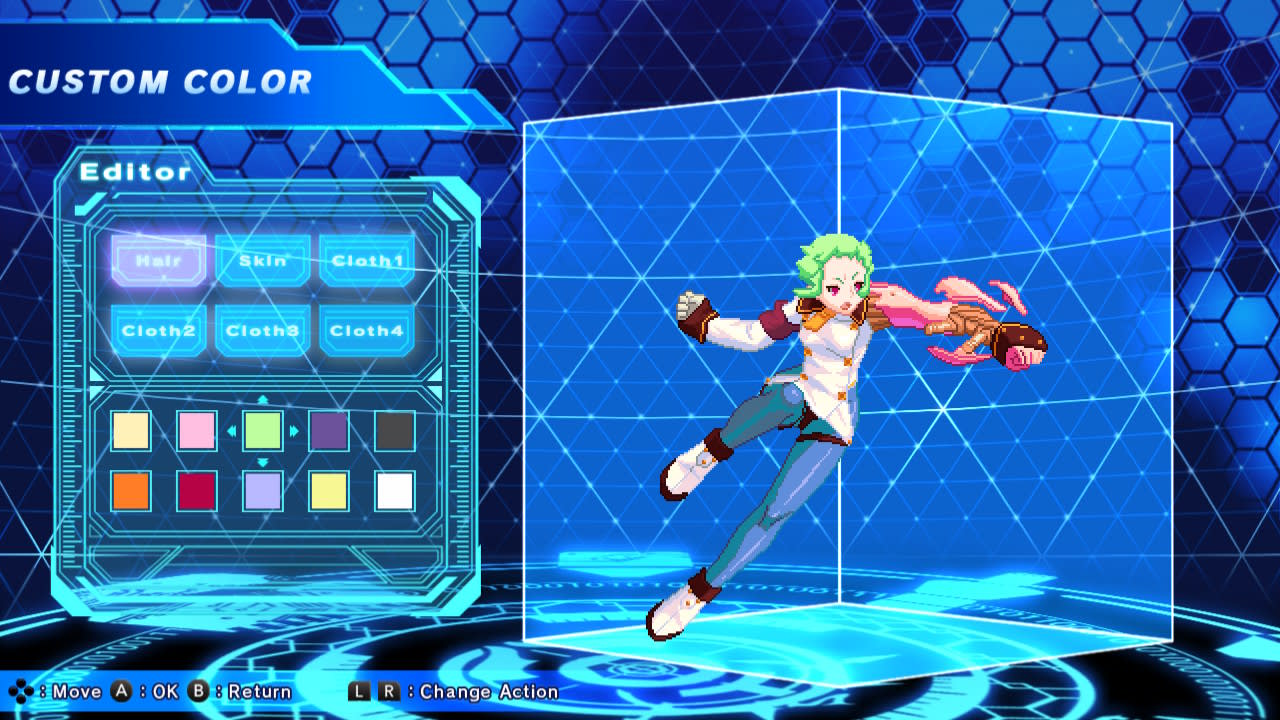Pick the cream color swatch

131,430
